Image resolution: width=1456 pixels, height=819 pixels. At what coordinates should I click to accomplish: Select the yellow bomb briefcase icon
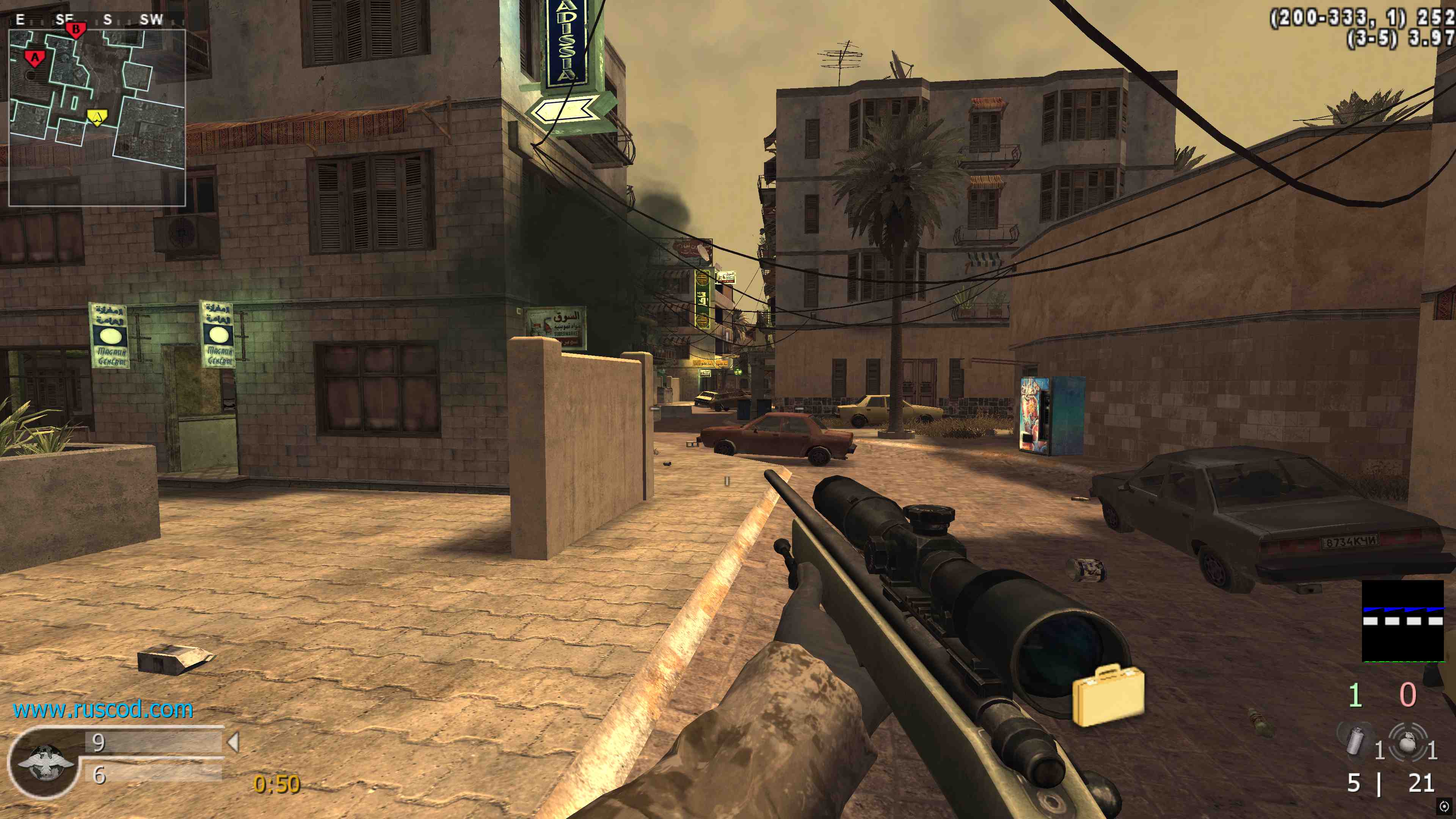[x=1108, y=696]
